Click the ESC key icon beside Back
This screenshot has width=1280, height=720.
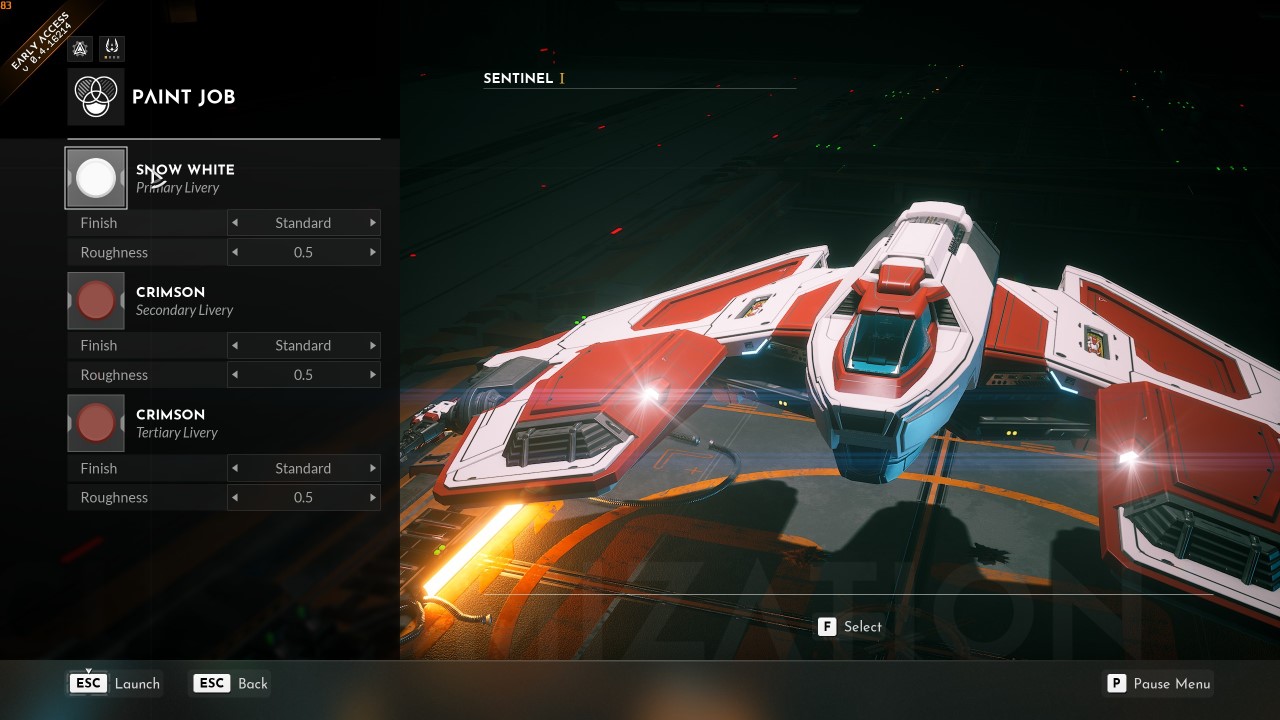coord(211,683)
